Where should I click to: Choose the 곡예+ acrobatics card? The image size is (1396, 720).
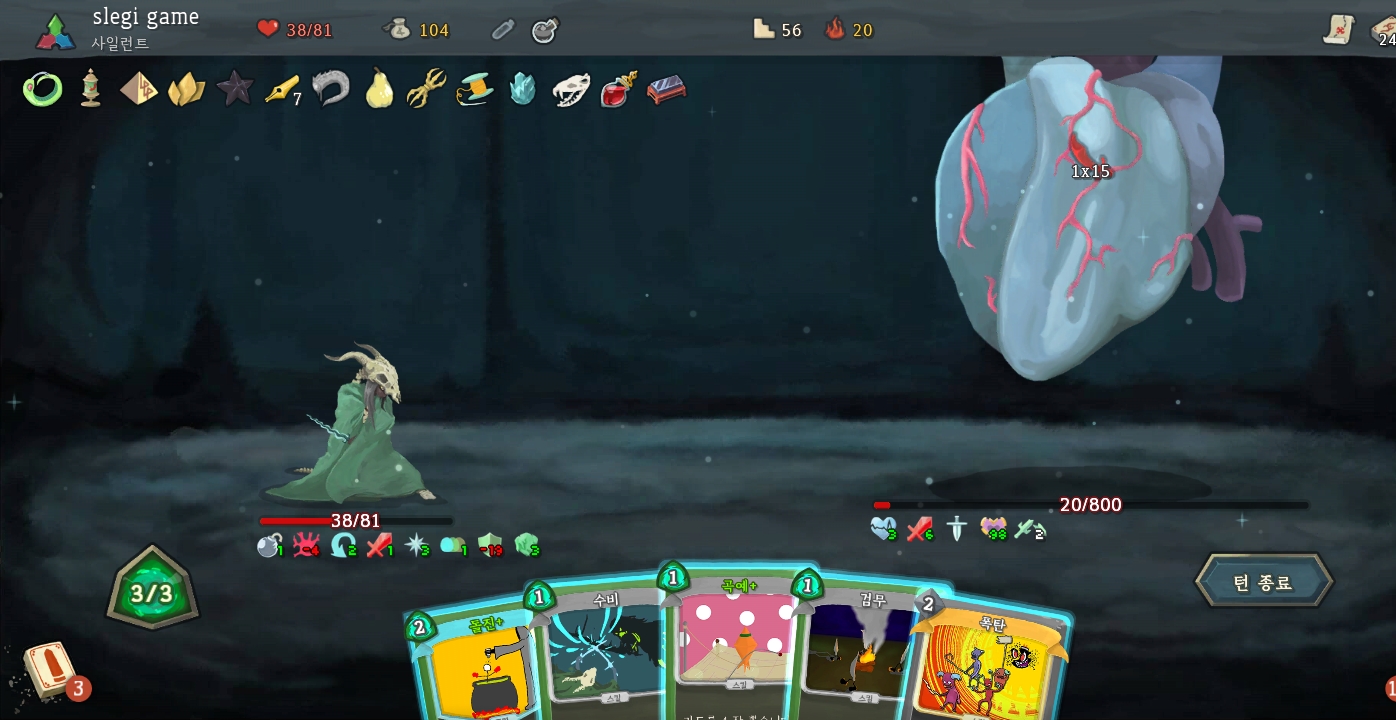click(x=735, y=640)
